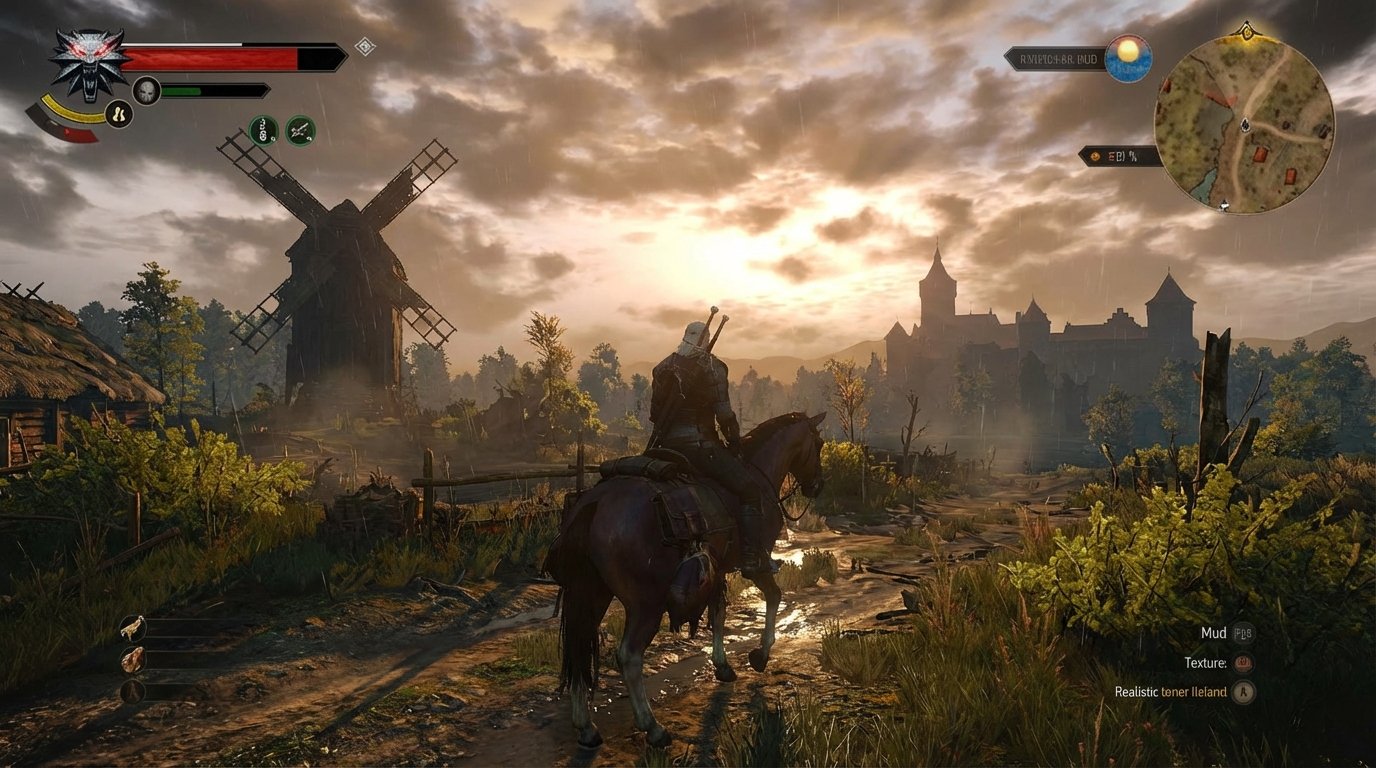Click the paws movement indicator icon
1376x768 pixels.
click(119, 113)
